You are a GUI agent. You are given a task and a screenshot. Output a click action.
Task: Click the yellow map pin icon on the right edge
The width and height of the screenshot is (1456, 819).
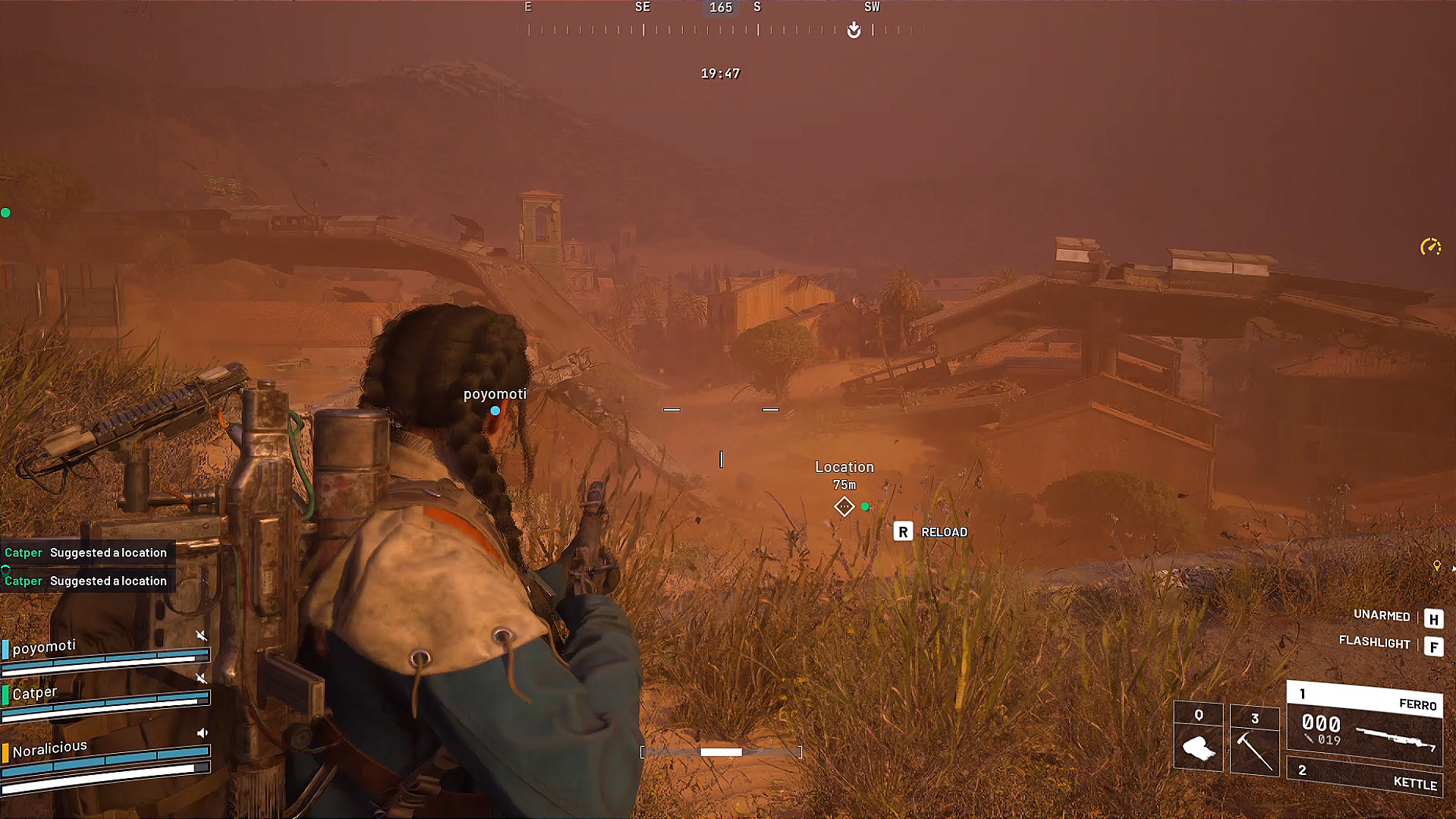(x=1438, y=565)
